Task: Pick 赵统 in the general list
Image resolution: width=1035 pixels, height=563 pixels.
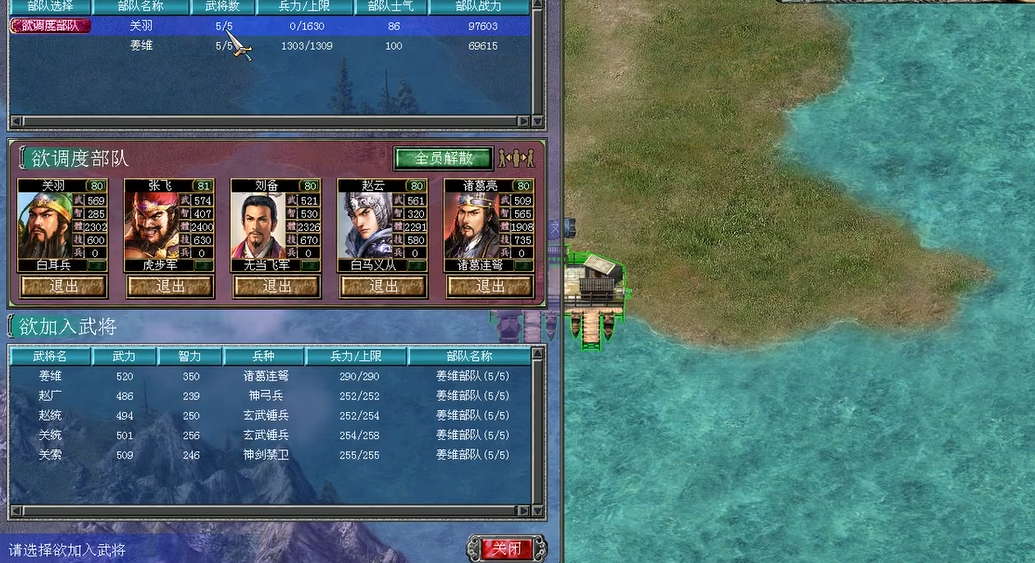Action: (51, 415)
